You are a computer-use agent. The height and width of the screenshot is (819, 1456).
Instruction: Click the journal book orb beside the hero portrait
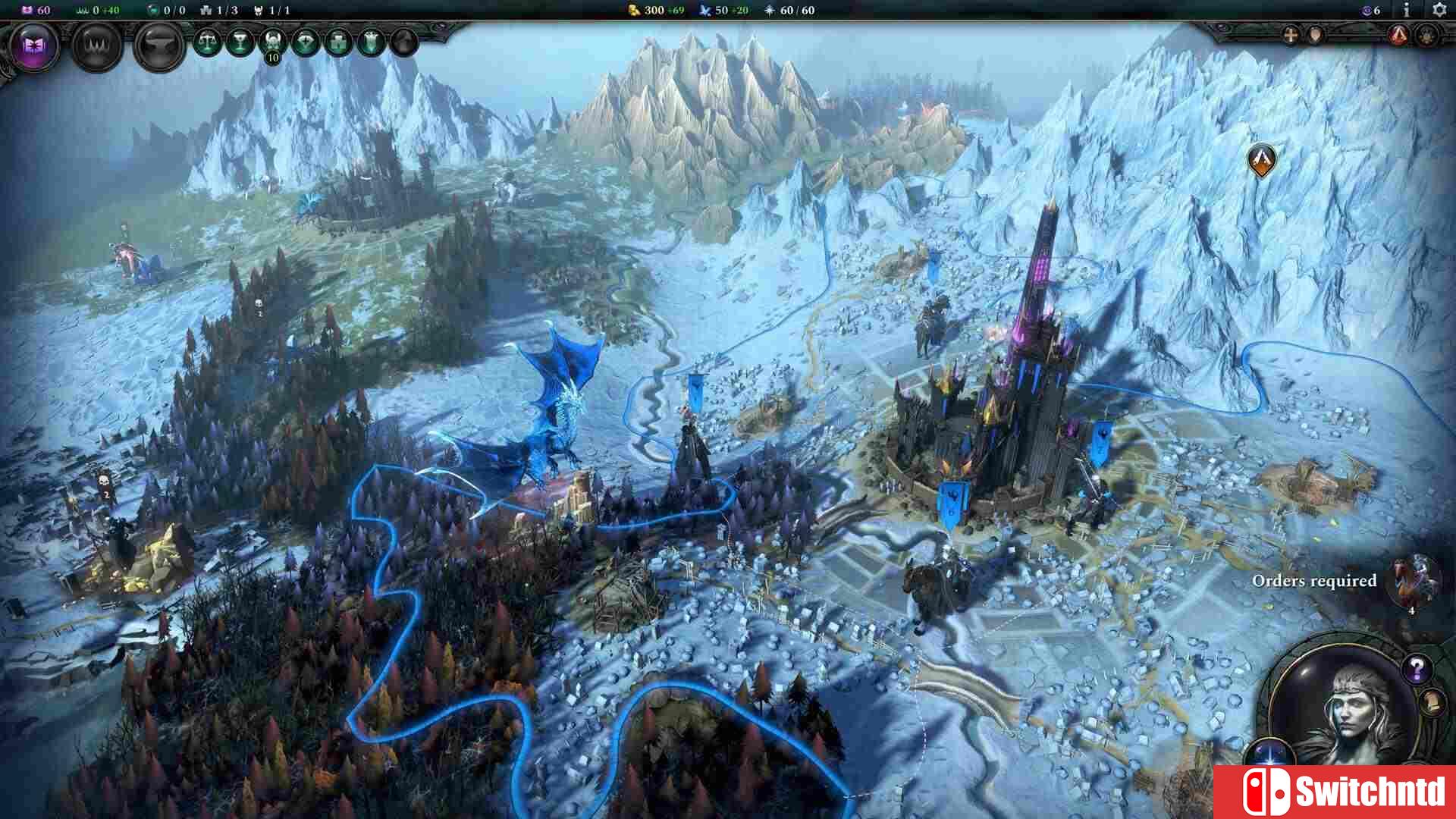click(1433, 704)
